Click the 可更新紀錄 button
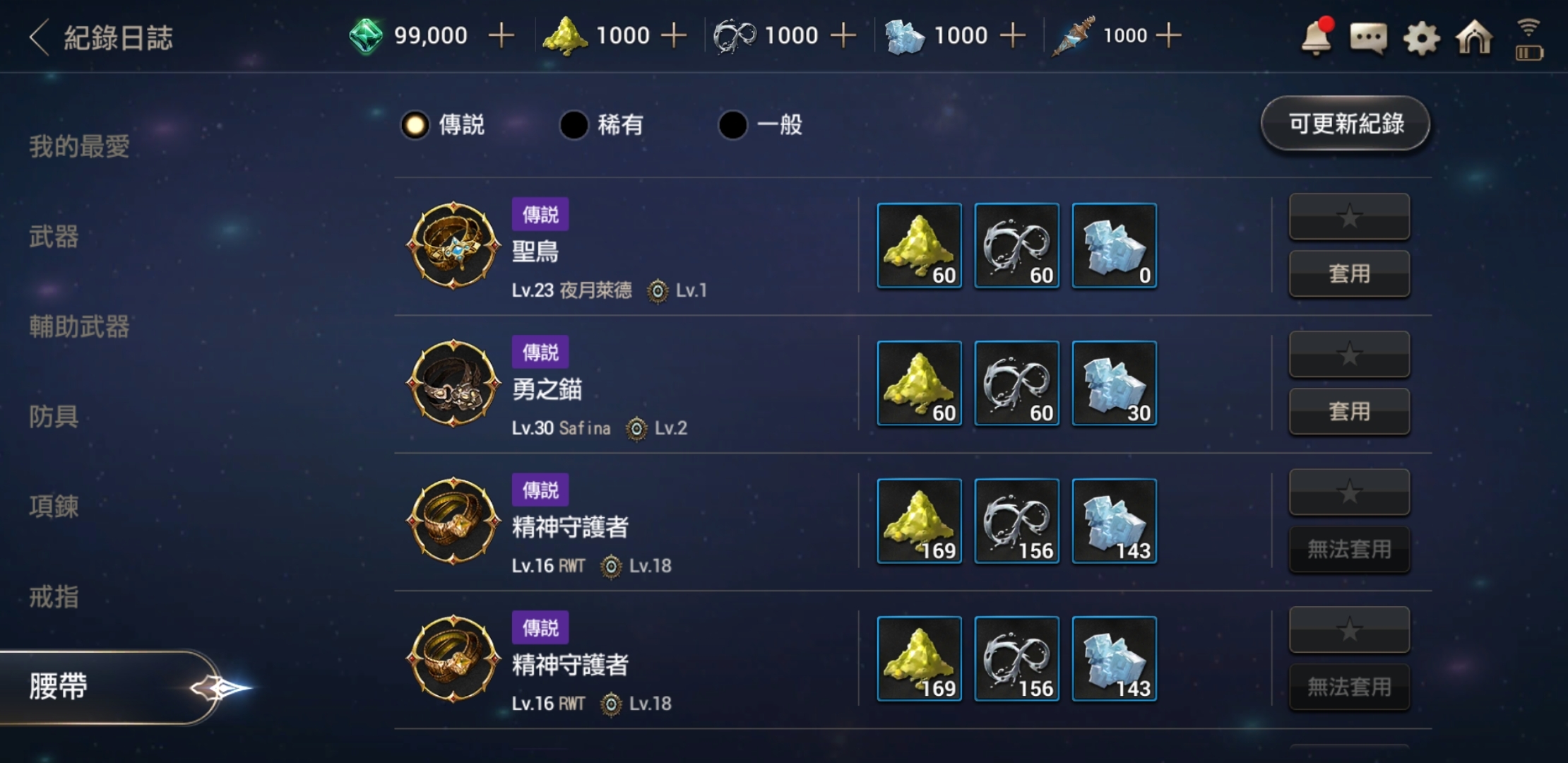 click(x=1344, y=124)
